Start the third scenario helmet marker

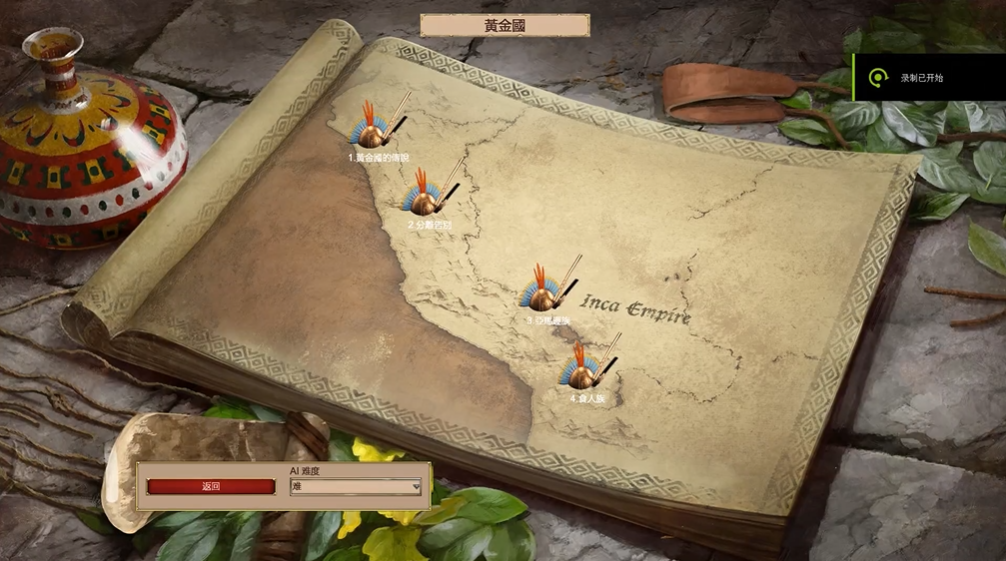click(544, 292)
